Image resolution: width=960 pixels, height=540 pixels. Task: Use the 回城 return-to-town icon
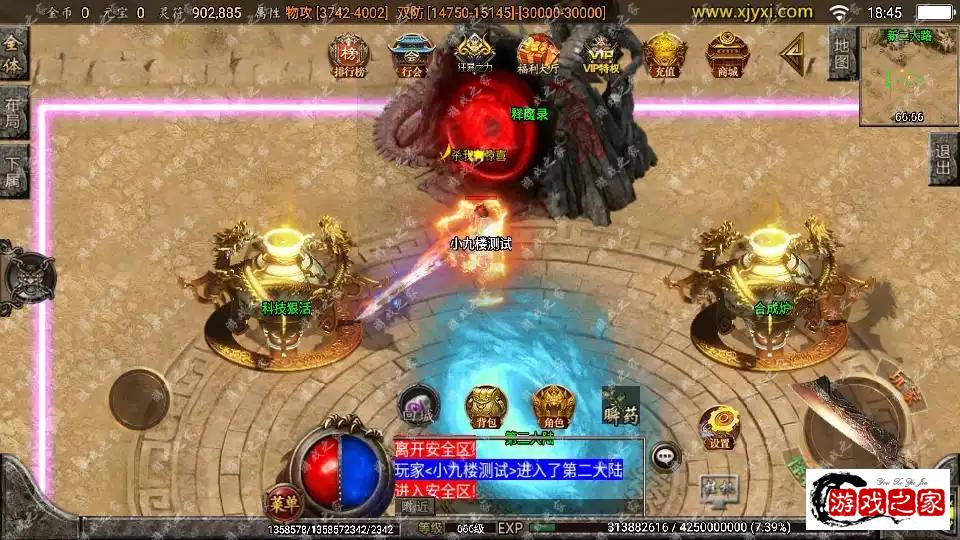pos(416,404)
